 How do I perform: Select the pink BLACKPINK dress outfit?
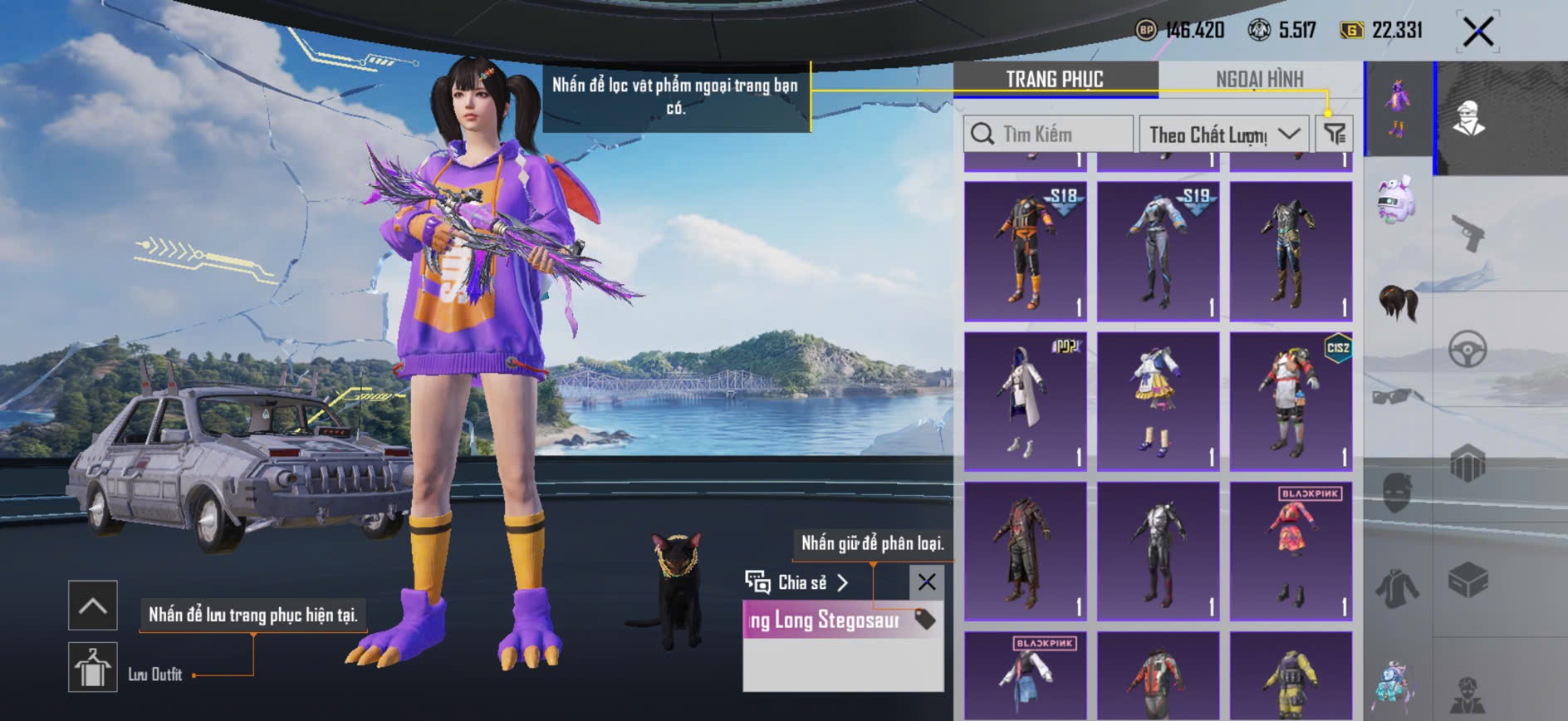click(1291, 550)
